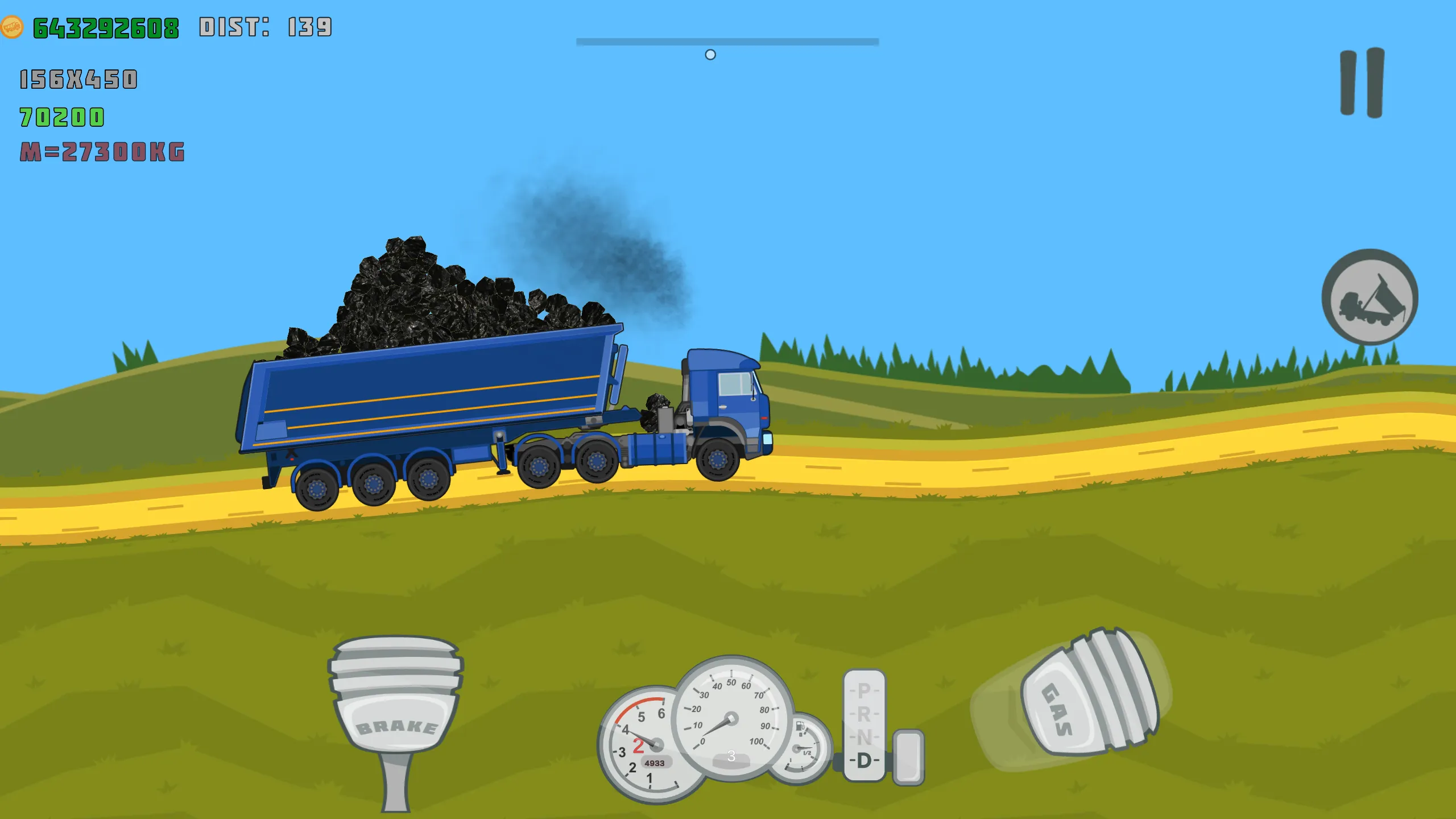1456x819 pixels.
Task: Shift the gear selector to R
Action: click(864, 714)
